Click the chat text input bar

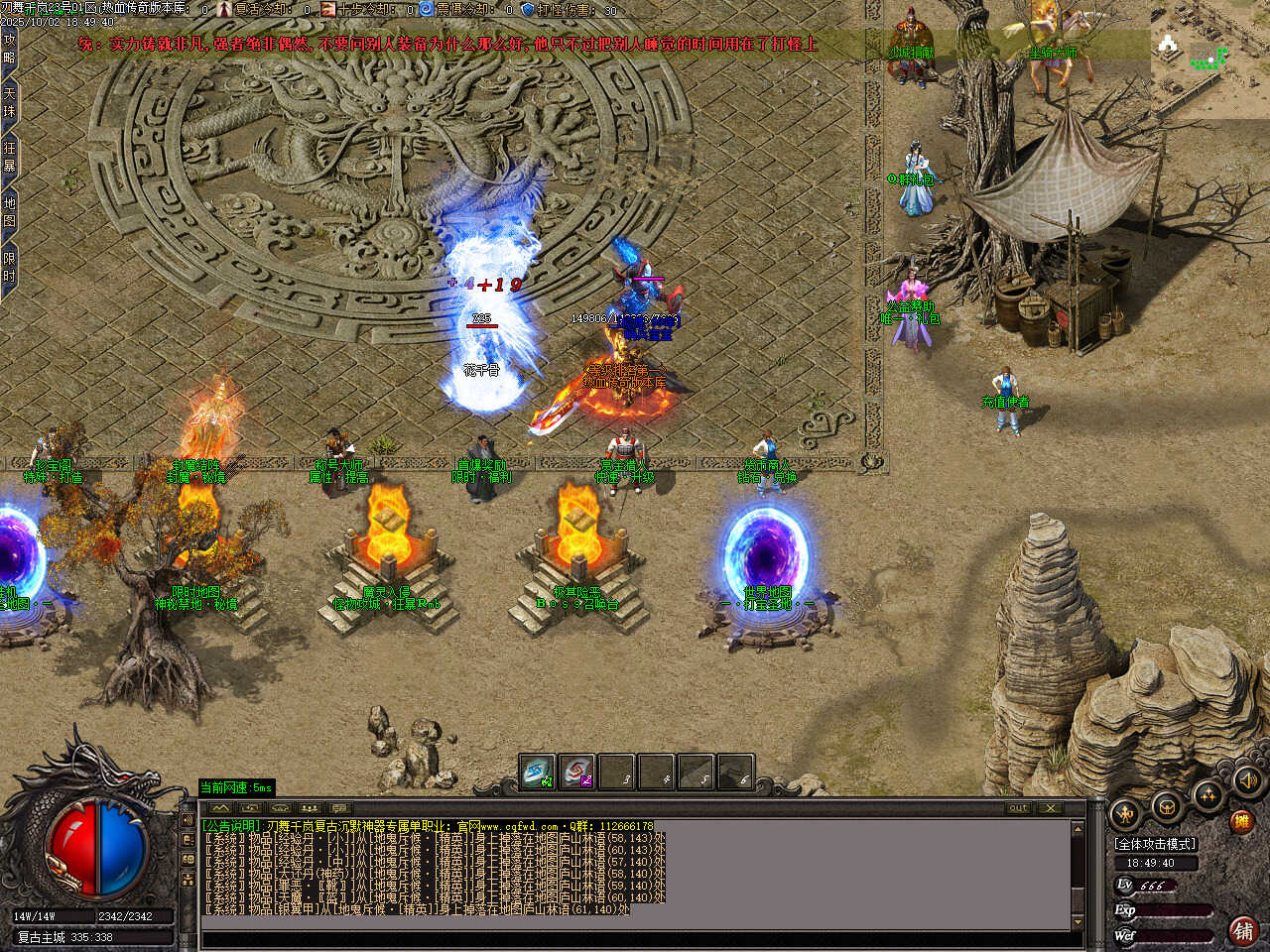point(635,939)
